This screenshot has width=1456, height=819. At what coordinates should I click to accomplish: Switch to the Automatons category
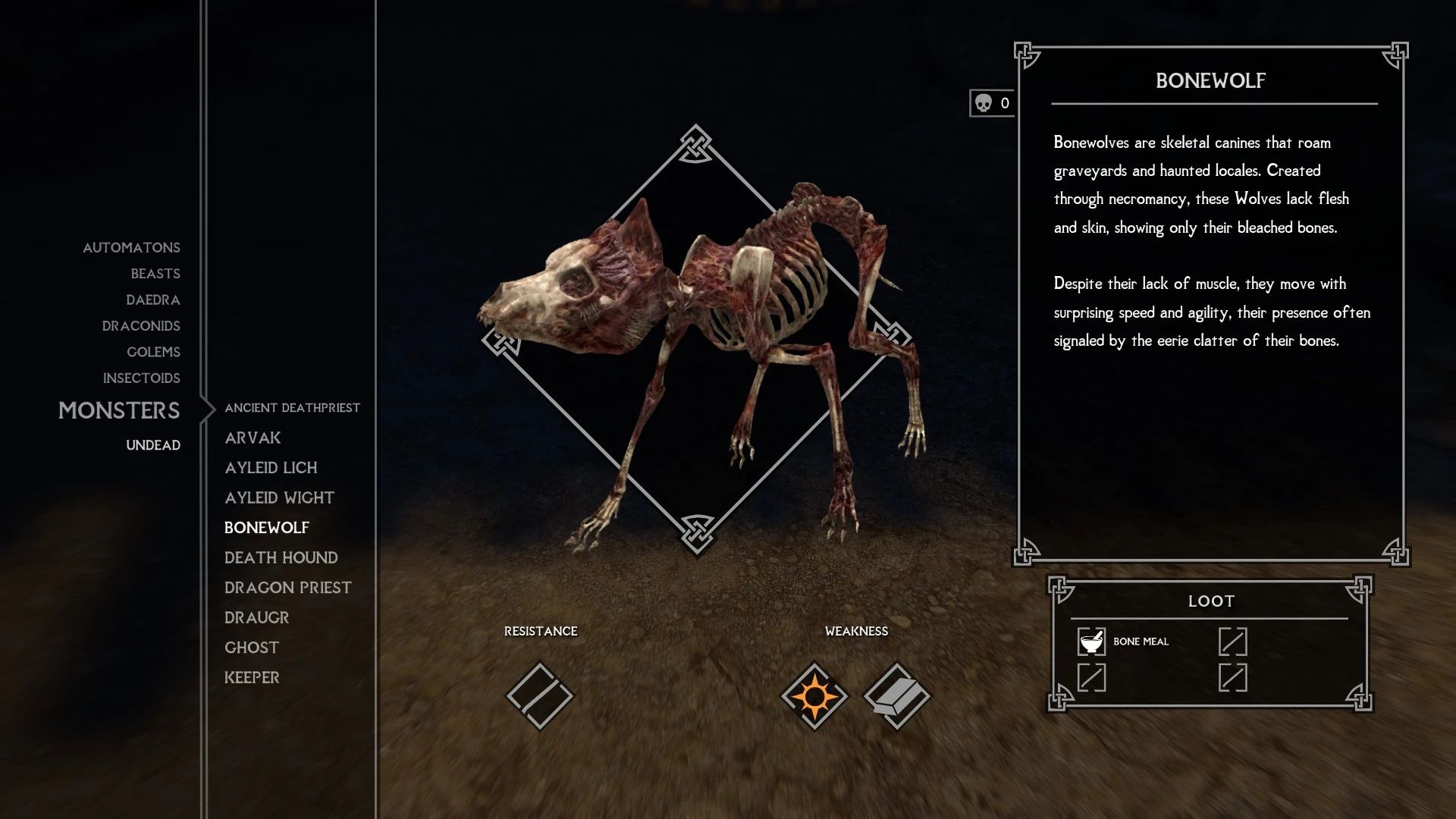pyautogui.click(x=131, y=247)
